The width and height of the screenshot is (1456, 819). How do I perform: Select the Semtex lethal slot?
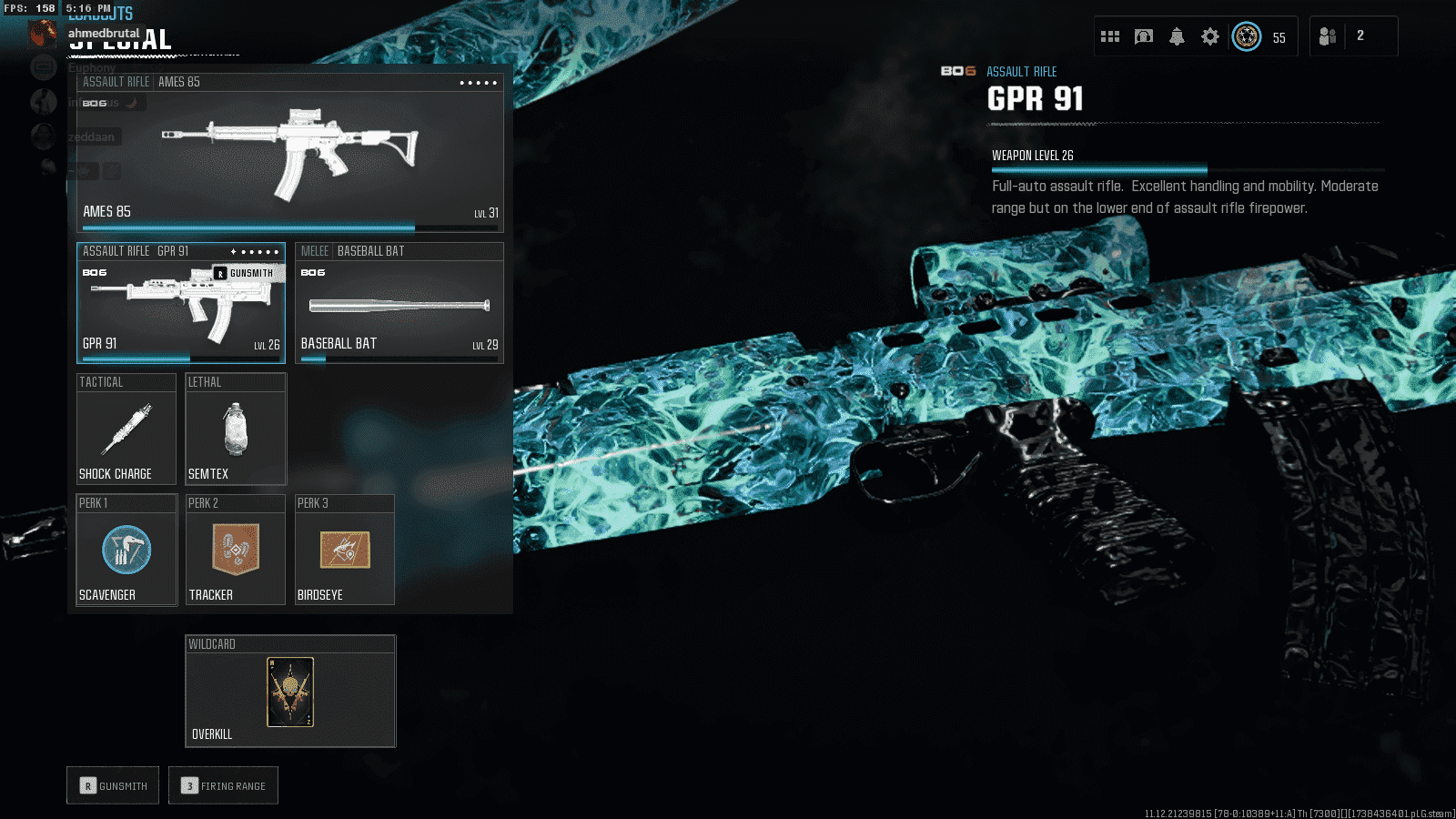pyautogui.click(x=236, y=430)
